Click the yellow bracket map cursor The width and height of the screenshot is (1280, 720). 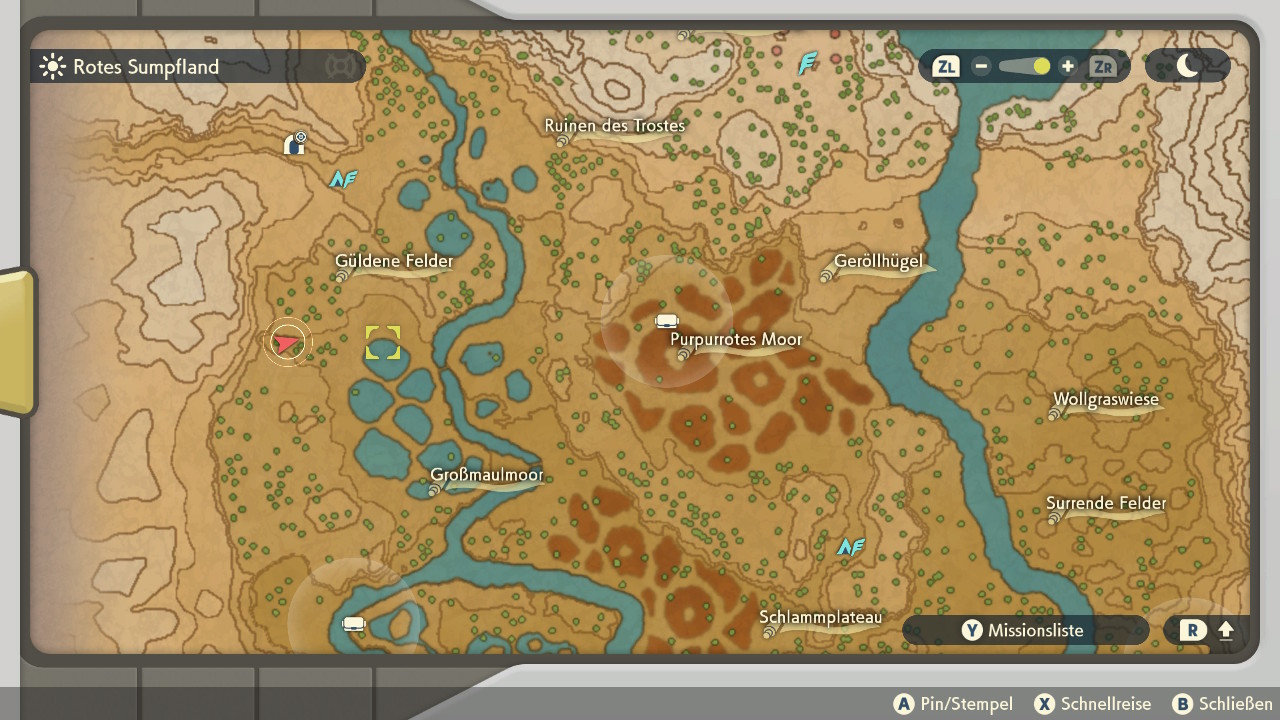point(382,343)
